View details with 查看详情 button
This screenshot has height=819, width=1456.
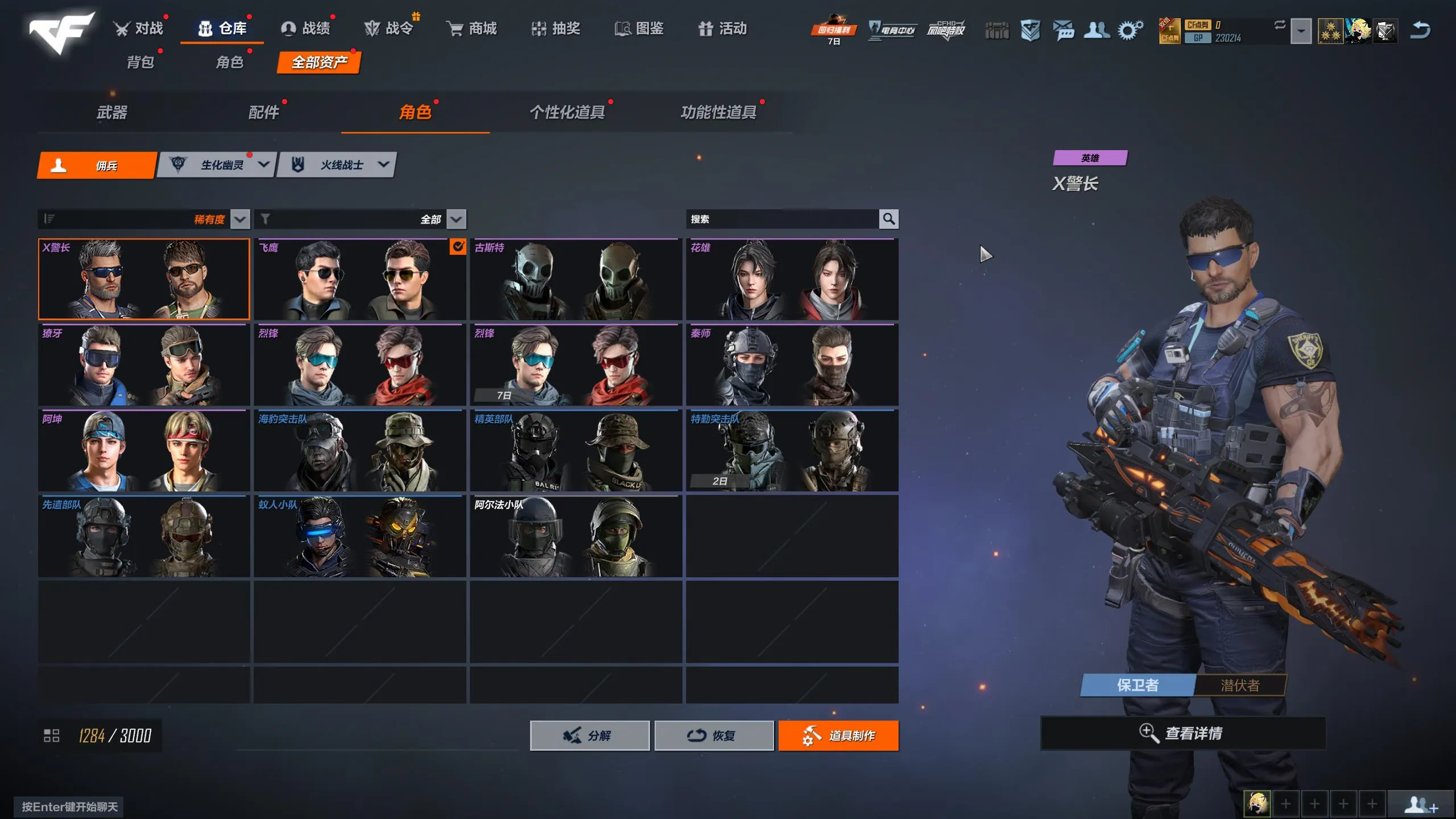click(x=1183, y=733)
